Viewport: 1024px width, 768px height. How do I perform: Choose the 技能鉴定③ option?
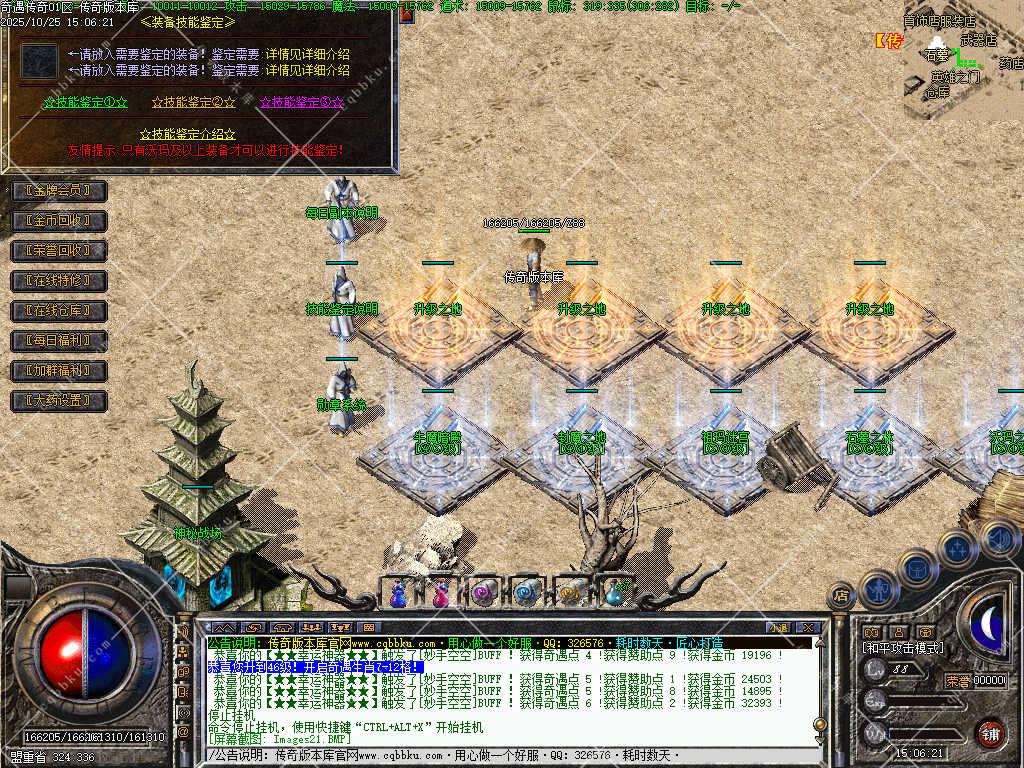(x=302, y=102)
